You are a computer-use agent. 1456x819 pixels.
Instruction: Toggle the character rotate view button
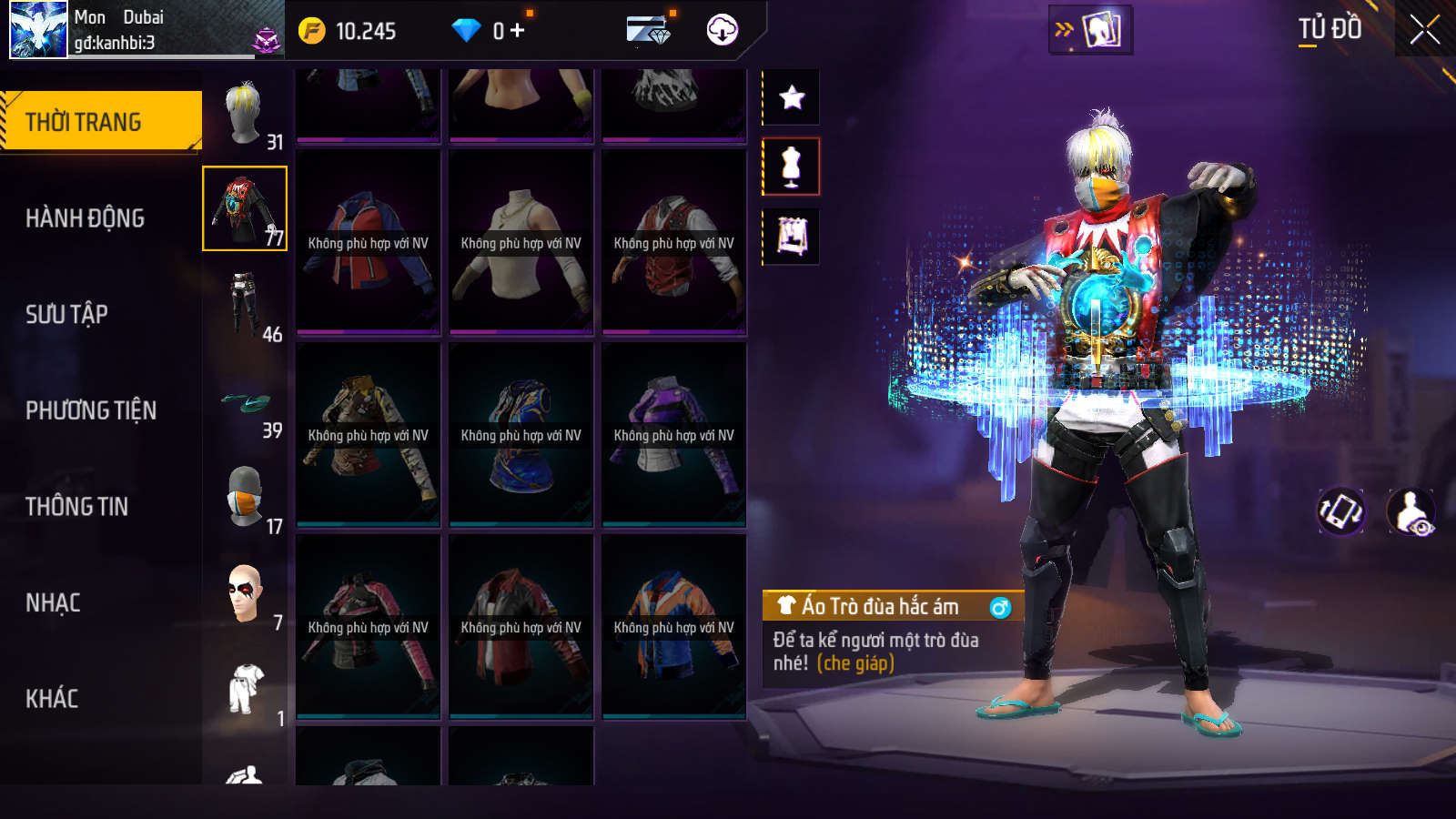pyautogui.click(x=1341, y=511)
